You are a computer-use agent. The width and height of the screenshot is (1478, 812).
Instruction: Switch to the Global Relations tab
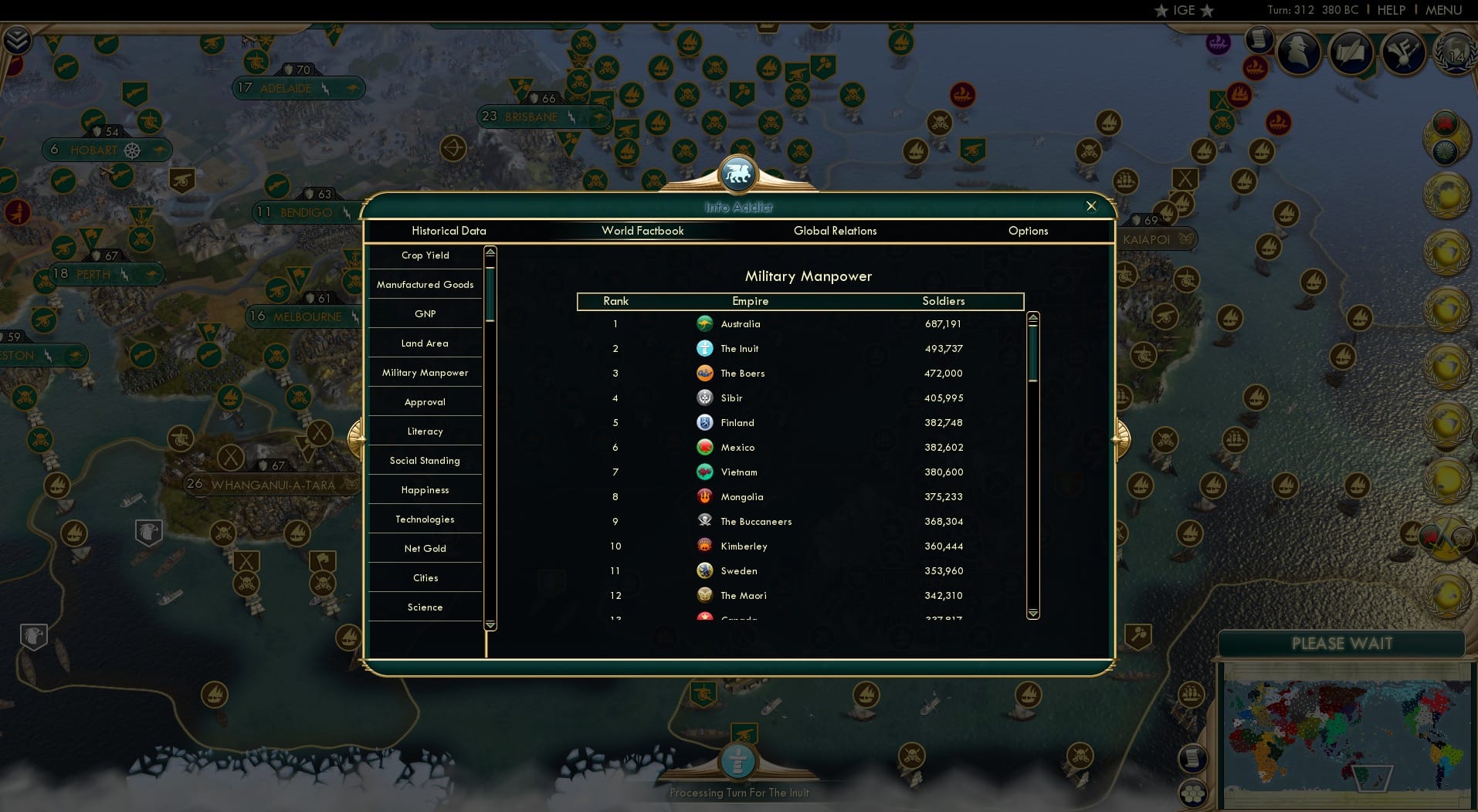pyautogui.click(x=835, y=231)
